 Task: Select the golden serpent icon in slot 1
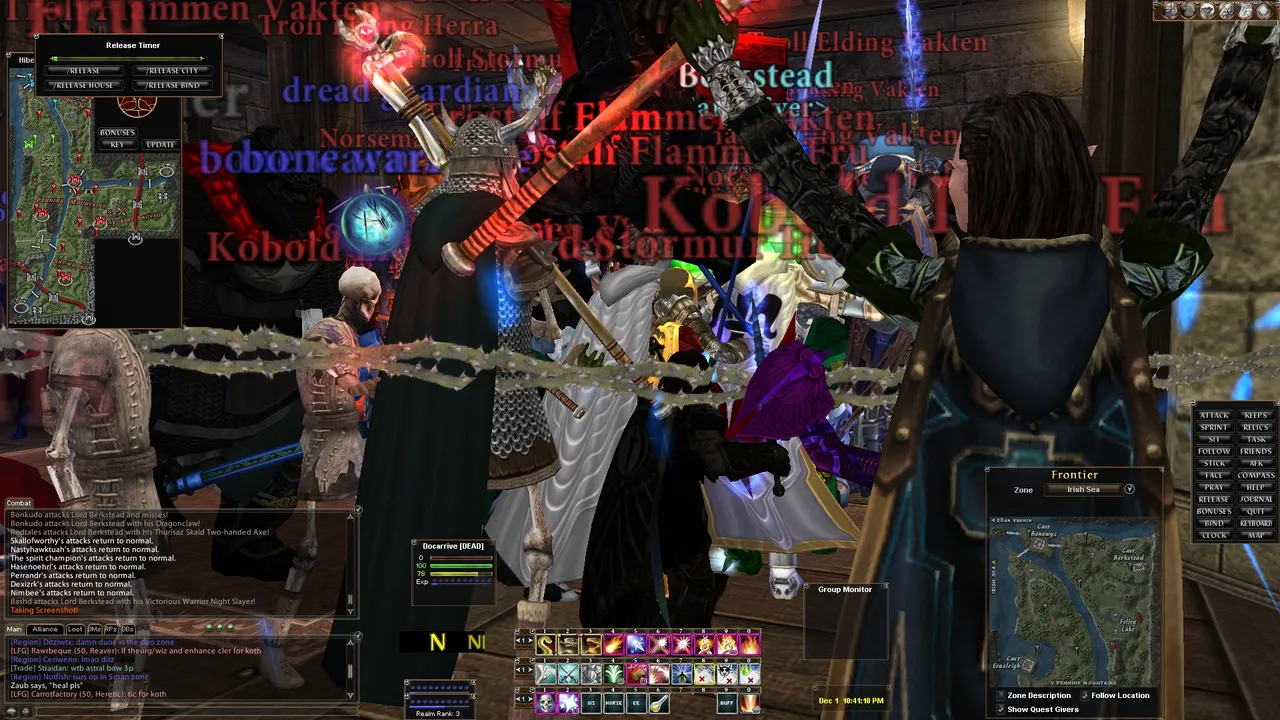pos(547,643)
